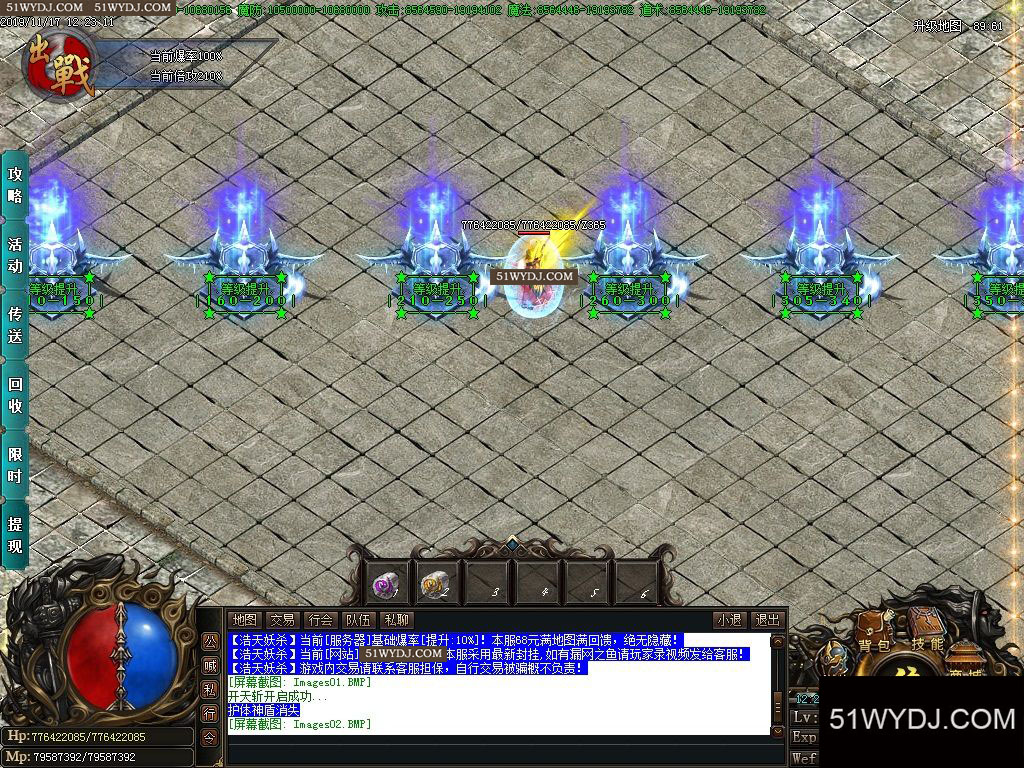
Task: Open the 攻略 guide side tab
Action: pos(15,184)
